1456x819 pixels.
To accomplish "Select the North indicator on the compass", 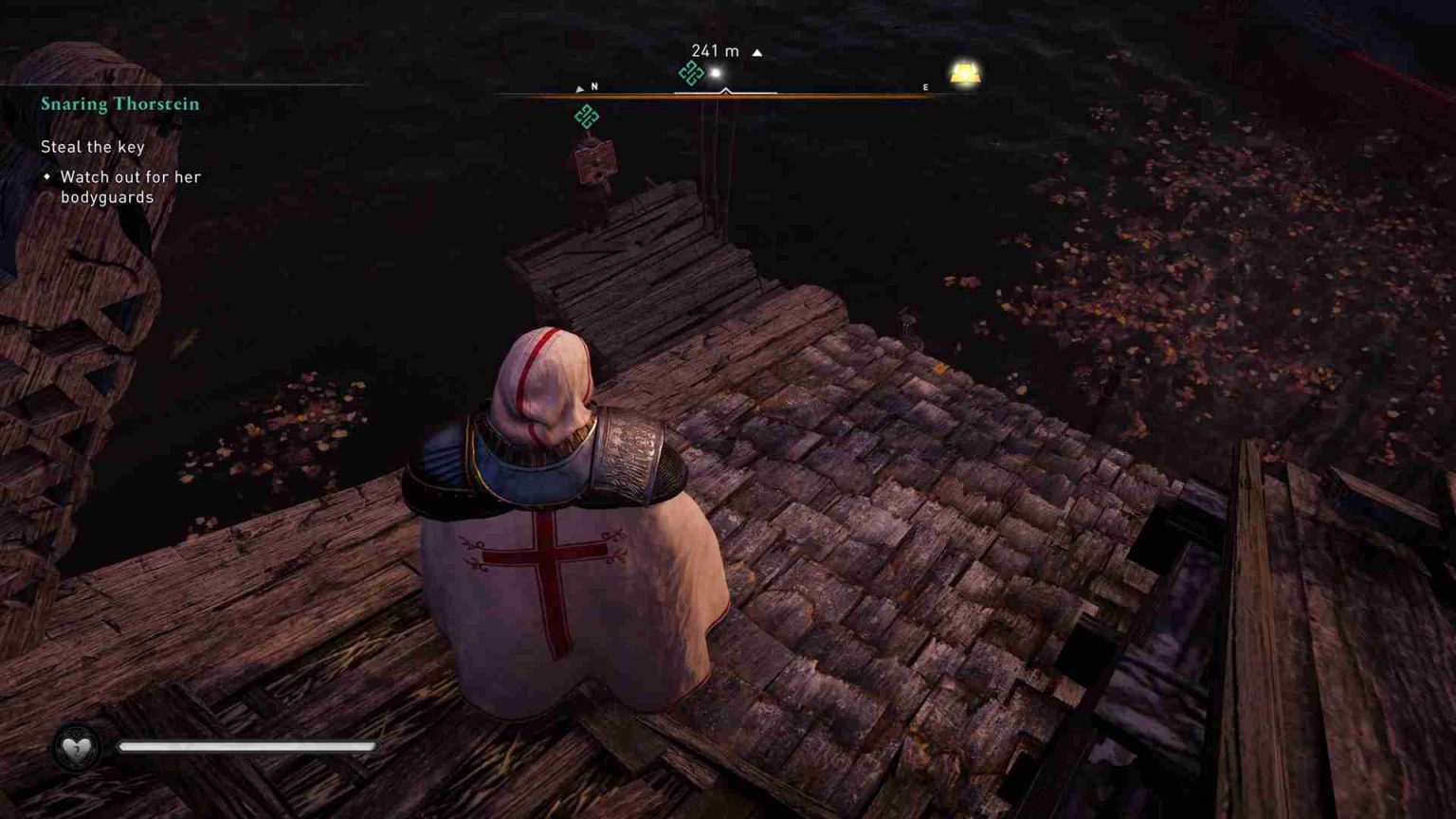I will pyautogui.click(x=593, y=85).
